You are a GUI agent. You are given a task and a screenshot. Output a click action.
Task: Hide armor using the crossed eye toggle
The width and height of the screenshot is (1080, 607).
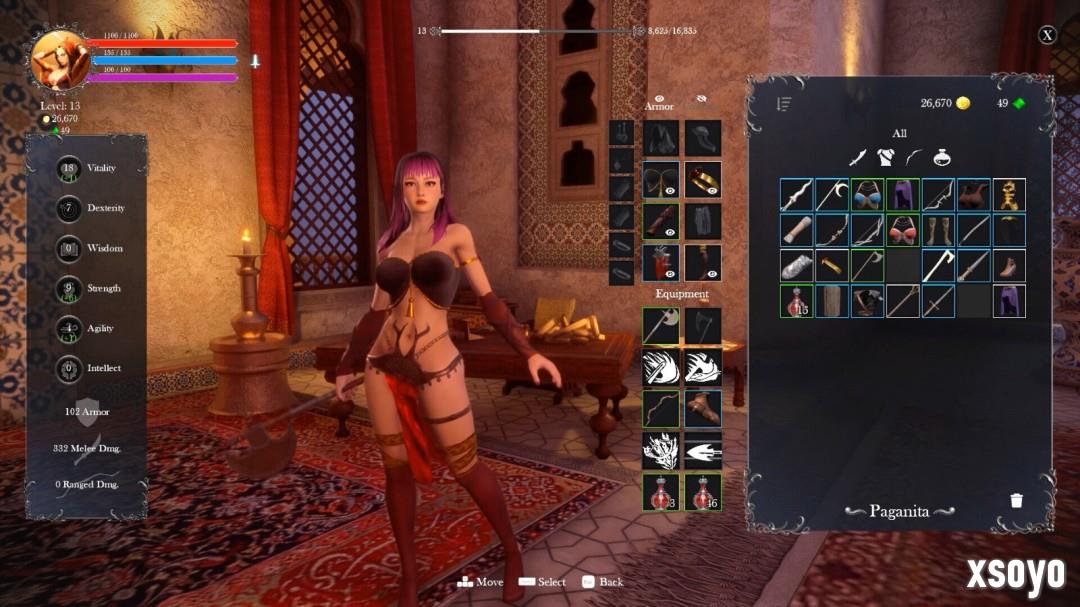[x=701, y=99]
